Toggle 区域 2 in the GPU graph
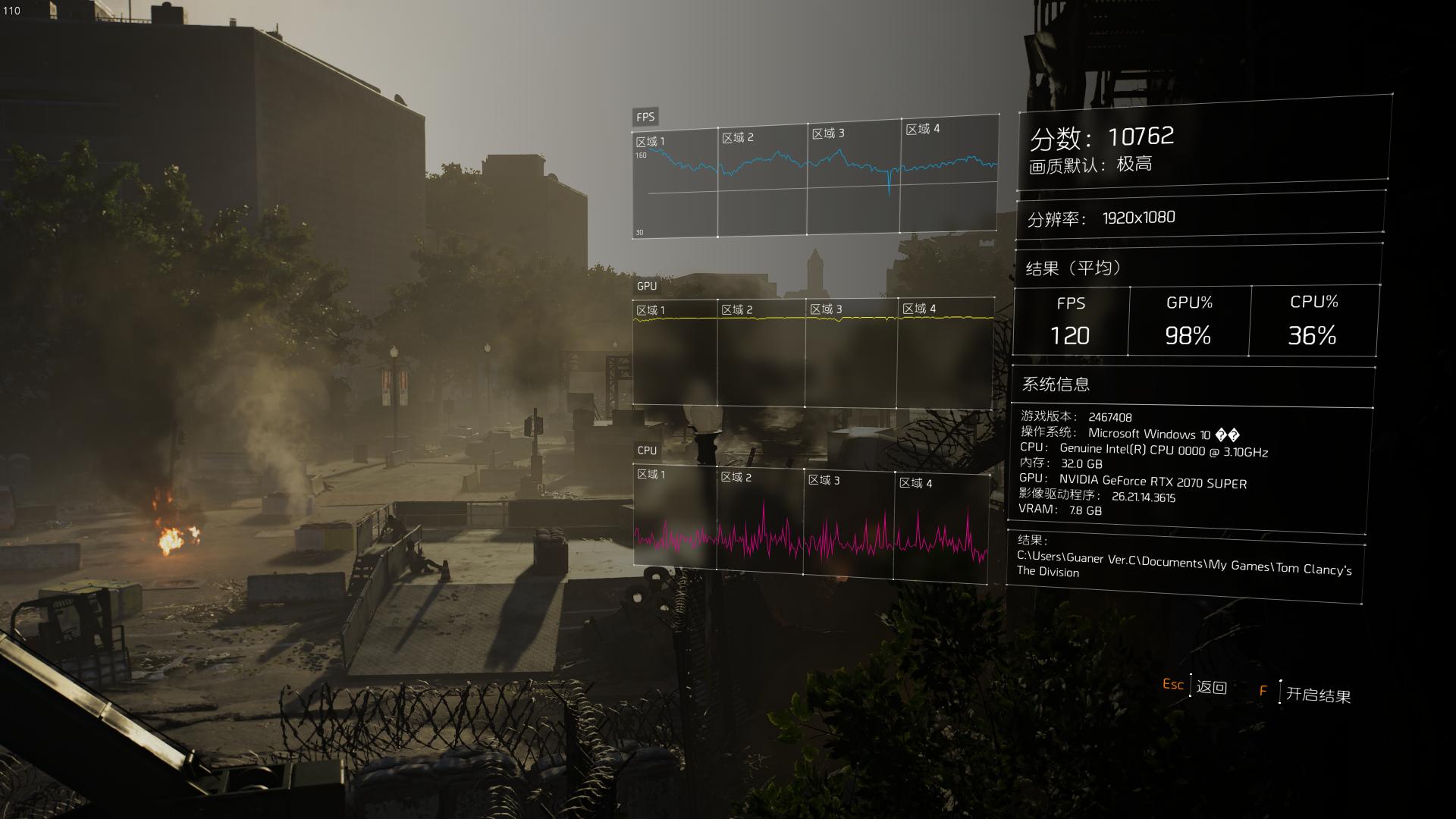The width and height of the screenshot is (1456, 819). [x=736, y=309]
